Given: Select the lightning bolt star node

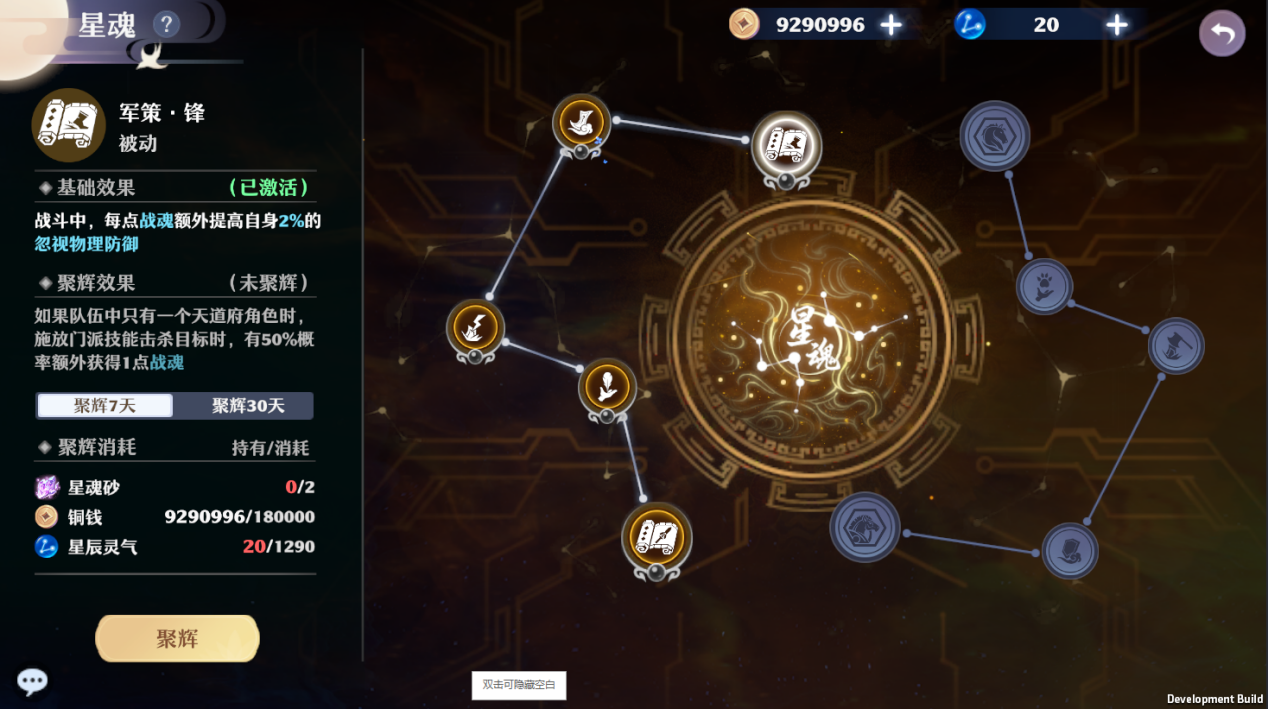Looking at the screenshot, I should tap(475, 327).
